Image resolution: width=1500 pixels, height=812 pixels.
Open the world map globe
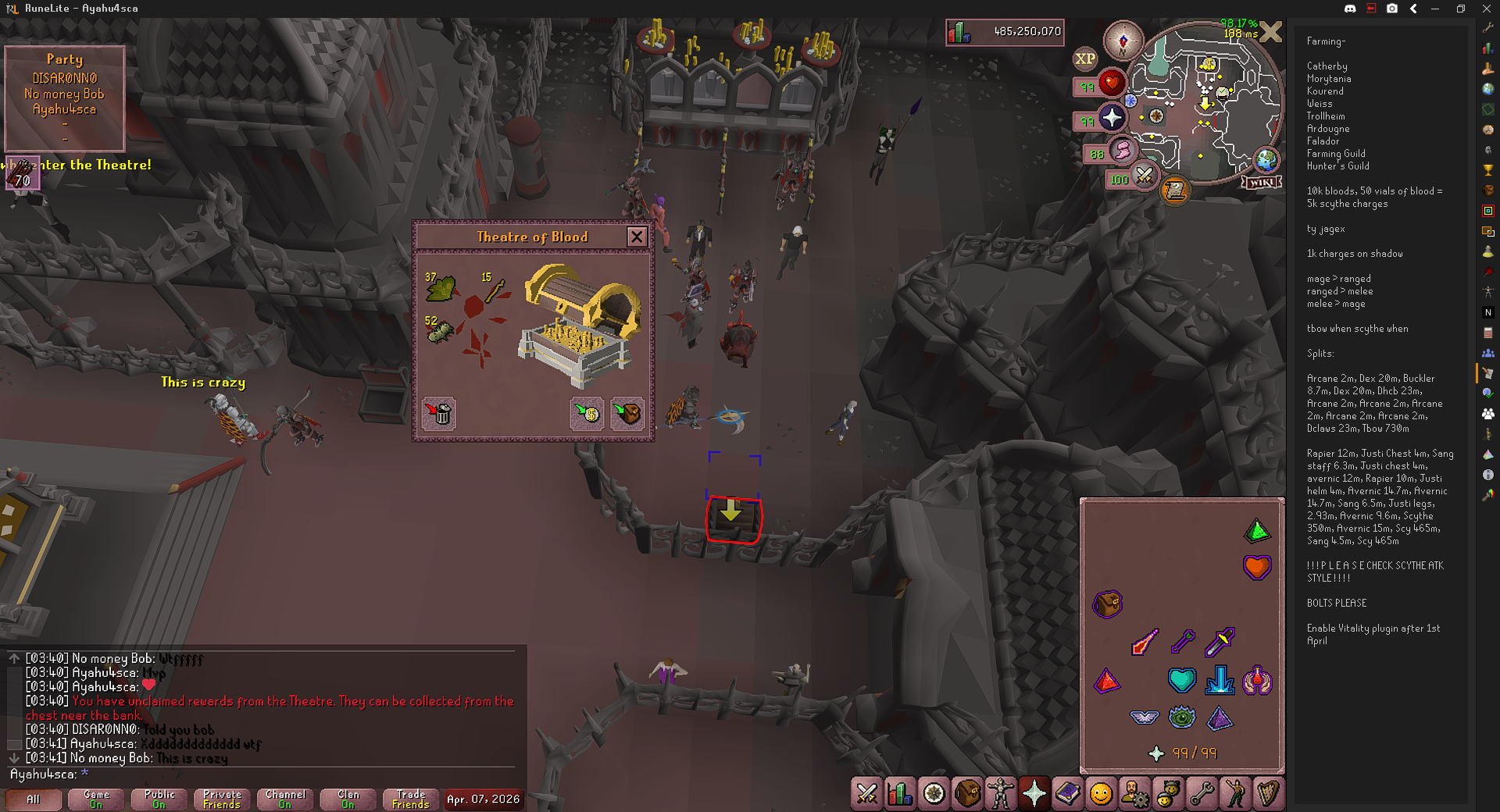(1266, 160)
